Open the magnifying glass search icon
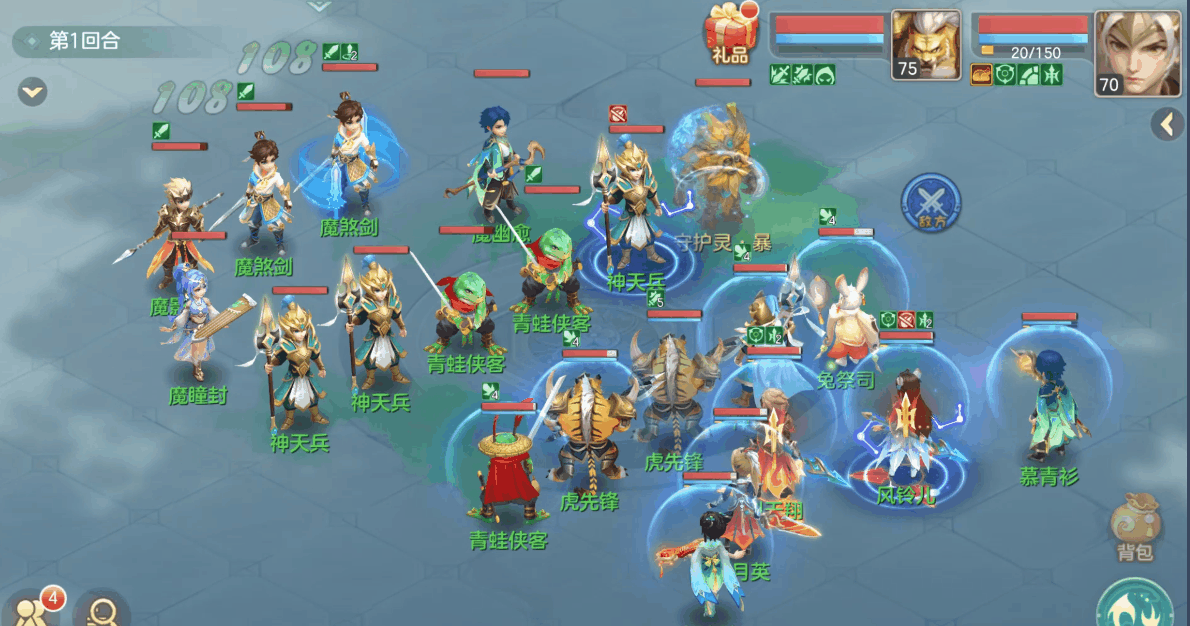The height and width of the screenshot is (626, 1190). [102, 608]
